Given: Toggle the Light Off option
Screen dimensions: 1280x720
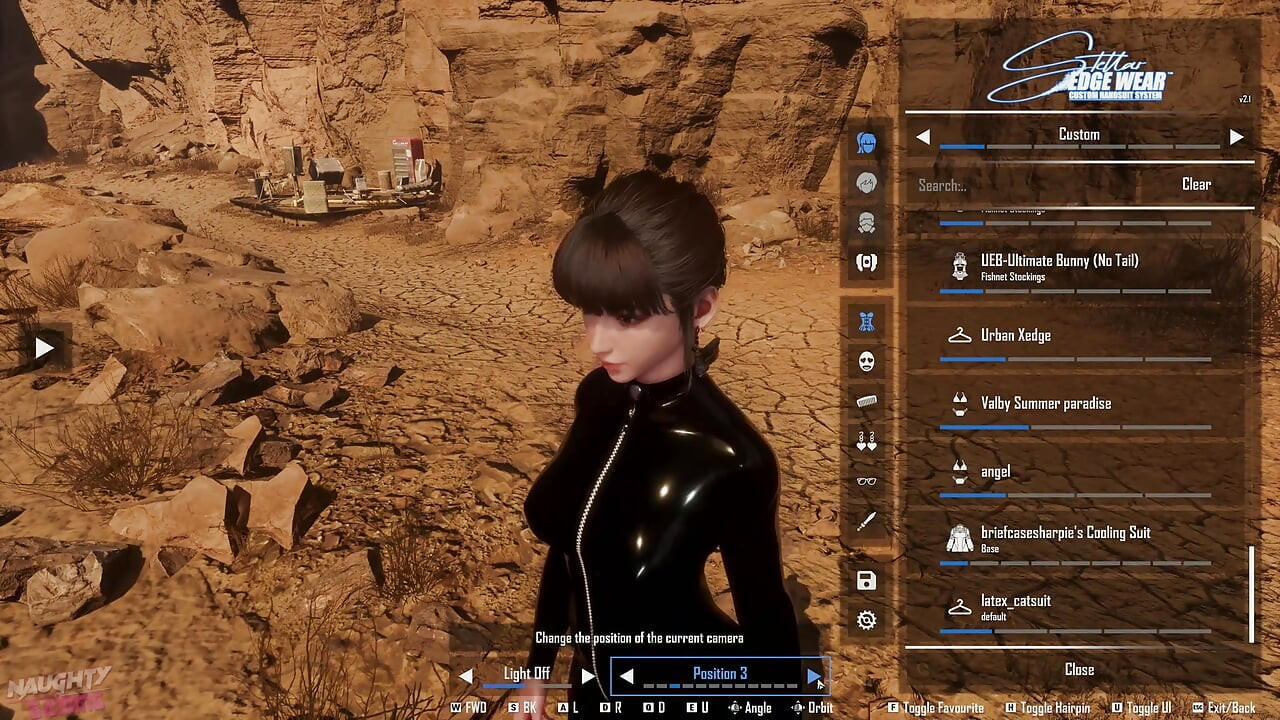Looking at the screenshot, I should (527, 673).
